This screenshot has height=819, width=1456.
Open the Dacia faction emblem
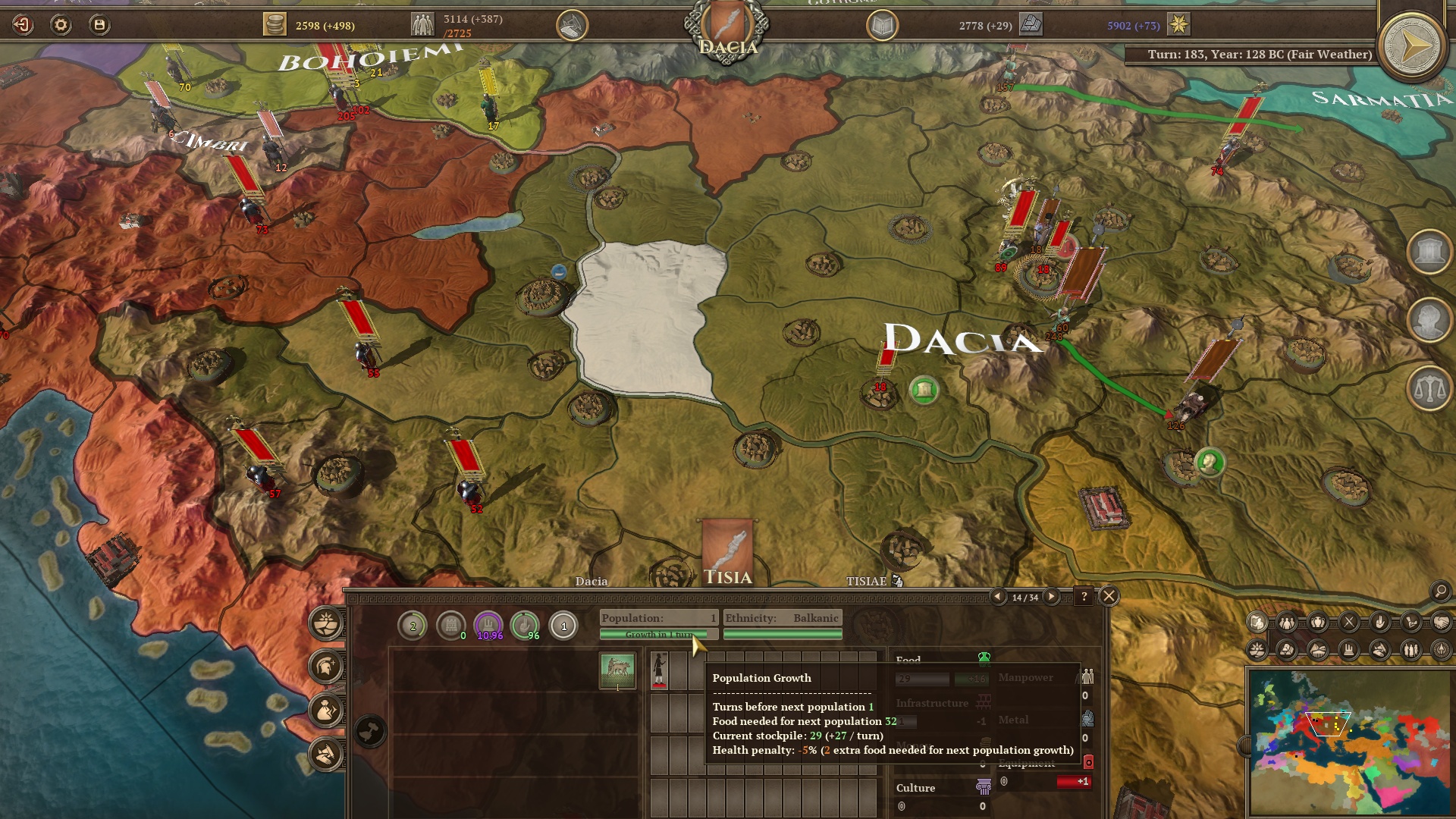point(726,28)
